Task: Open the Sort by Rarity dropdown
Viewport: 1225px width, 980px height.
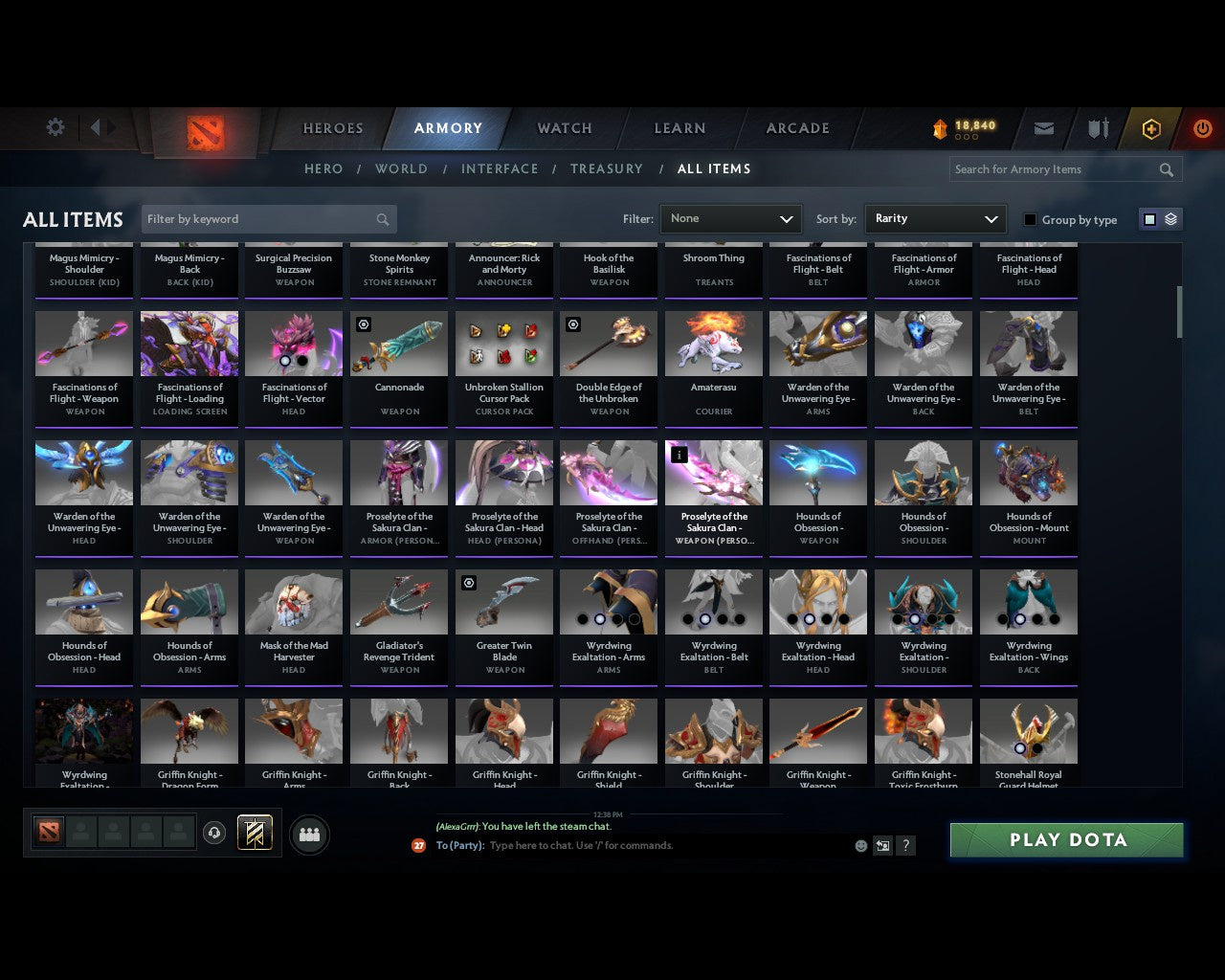Action: point(935,218)
